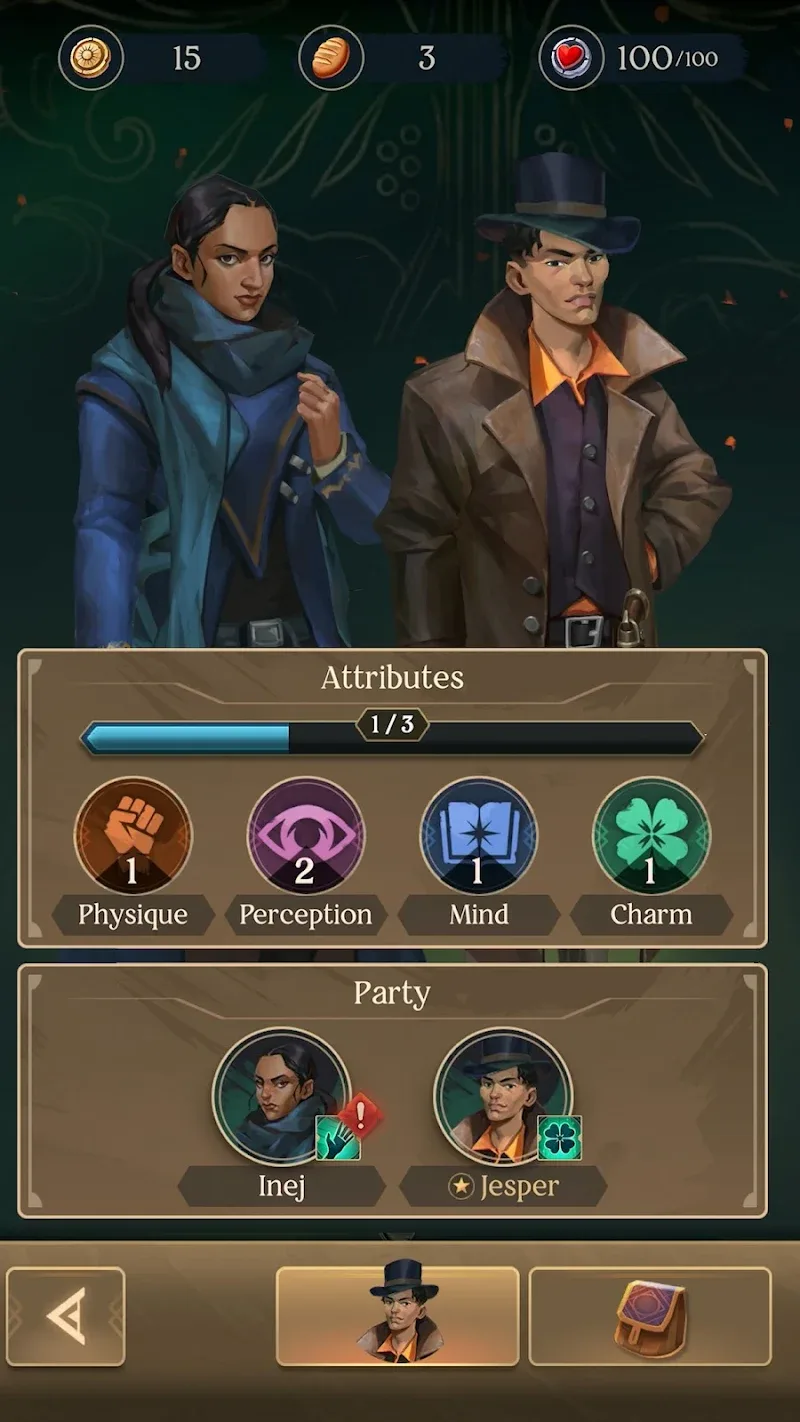Screen dimensions: 800x1422
Task: Select Inej's party portrait
Action: pos(281,1096)
